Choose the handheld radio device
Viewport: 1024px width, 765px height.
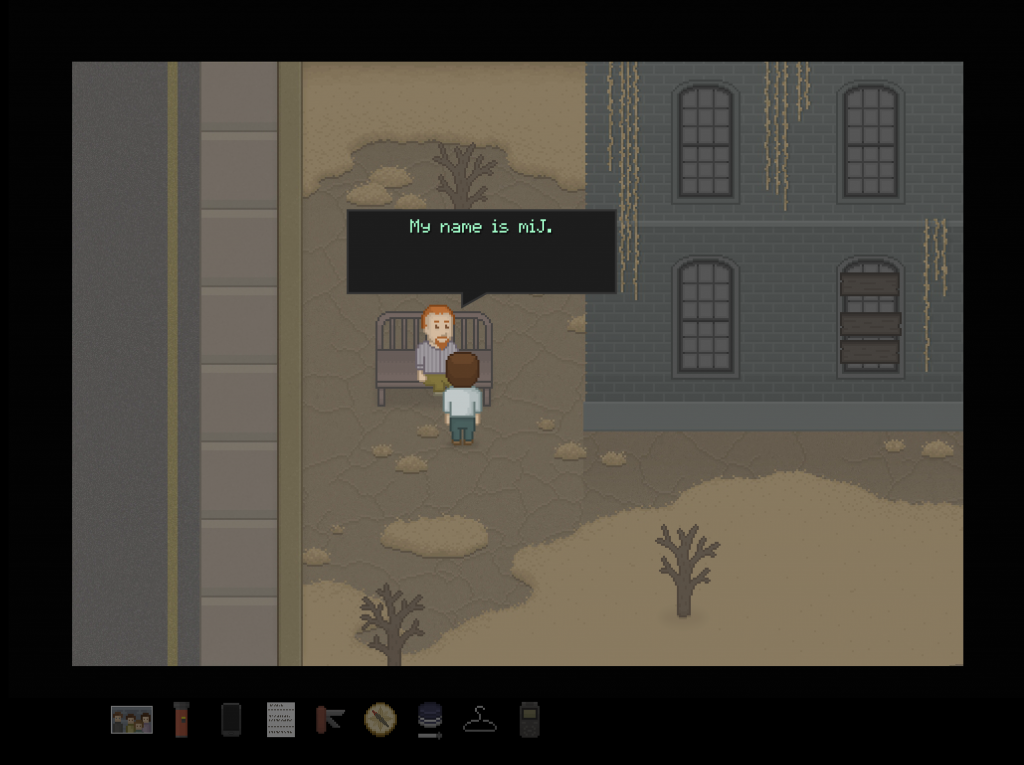(529, 719)
